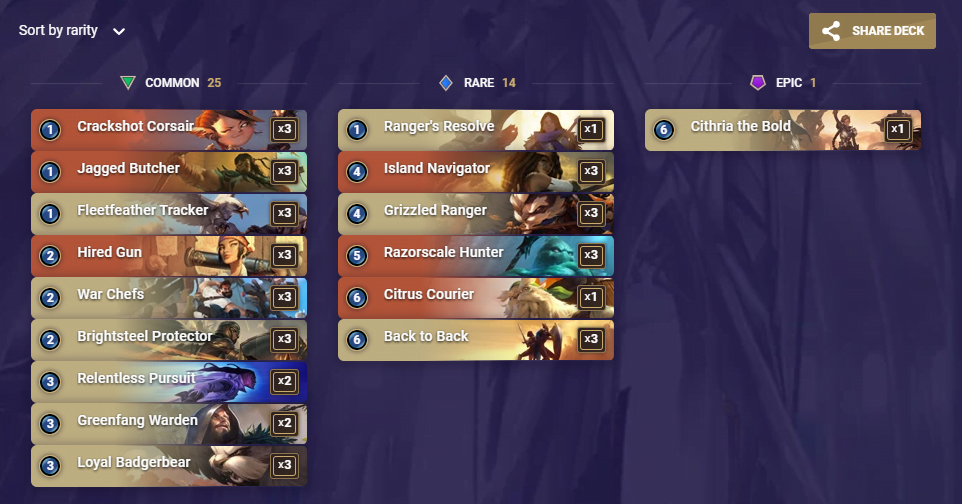Screen dimensions: 962x504
Task: Click the Share Deck button
Action: [x=872, y=31]
